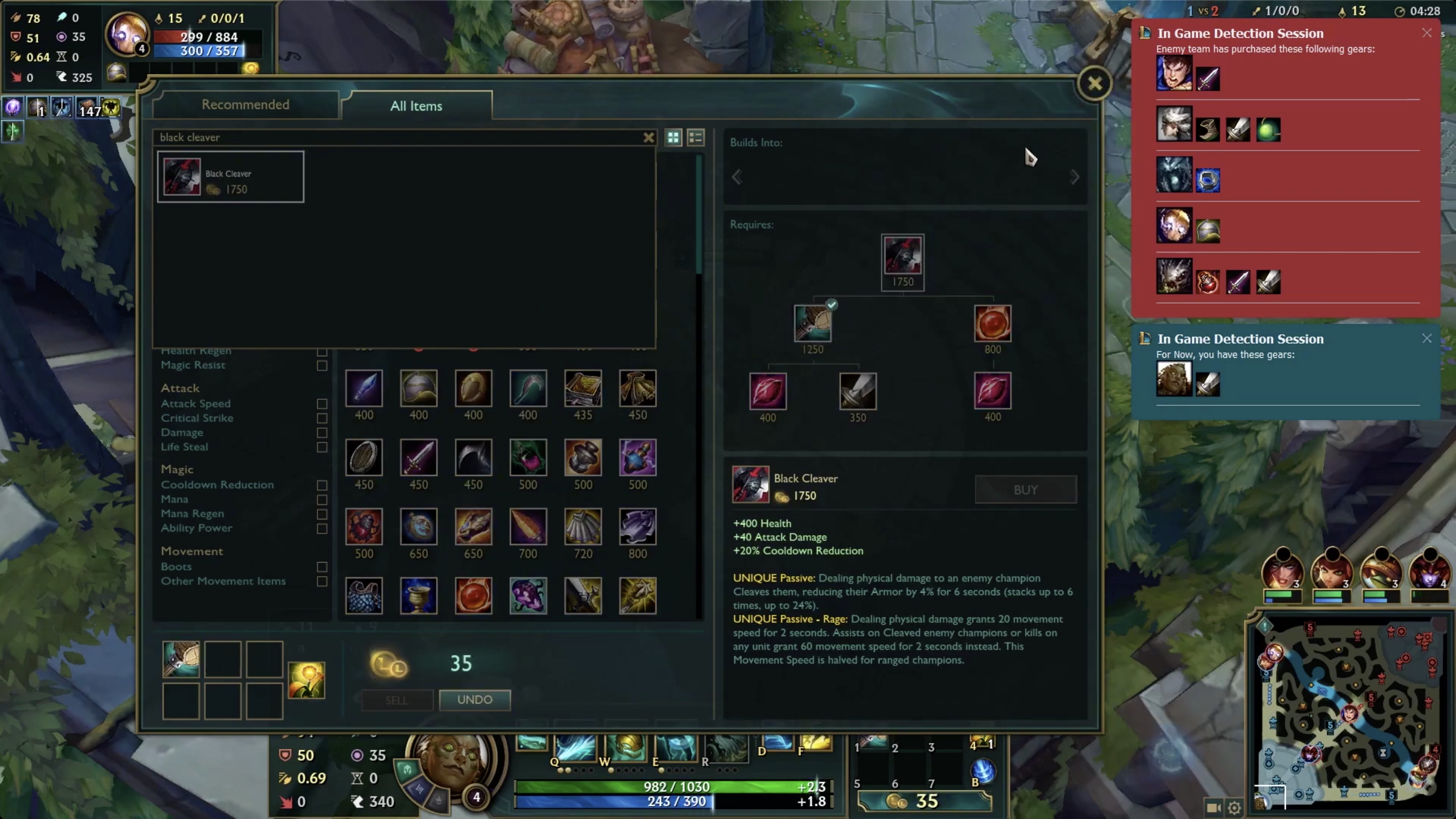Buy the Black Cleaver
Image resolution: width=1456 pixels, height=819 pixels.
(x=1026, y=489)
